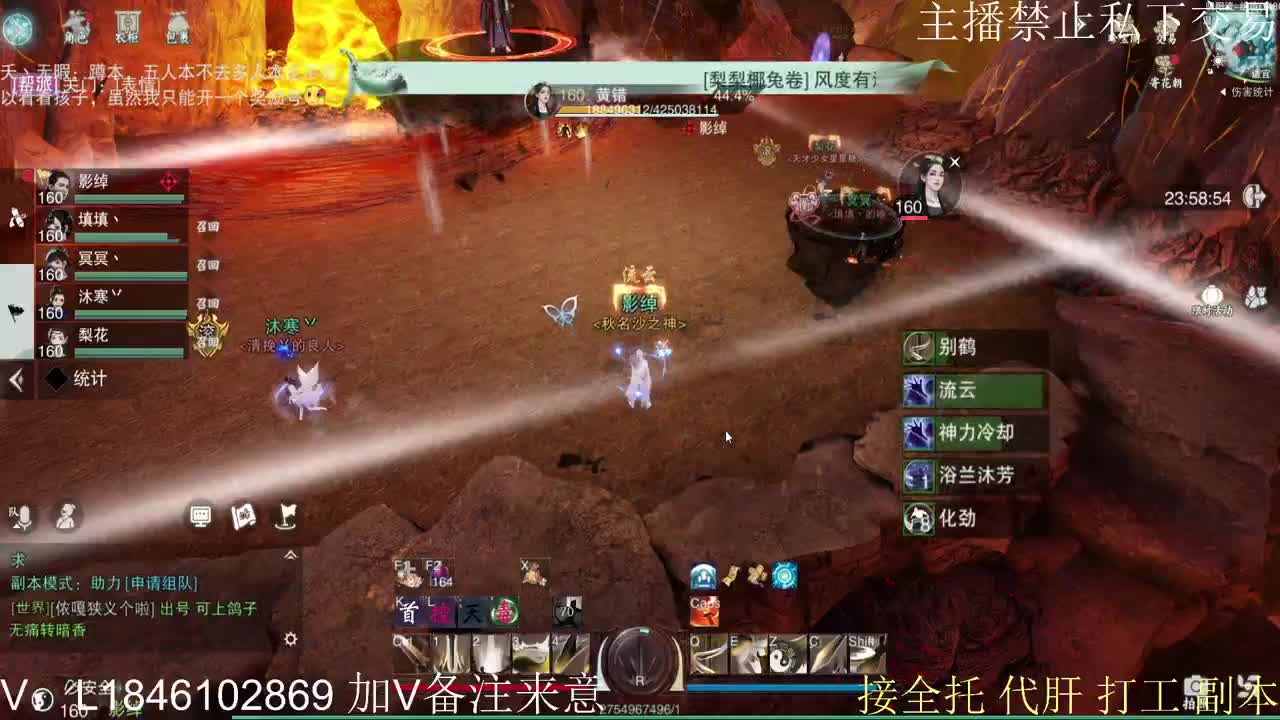Open the strategy book icon near chat

tap(242, 517)
